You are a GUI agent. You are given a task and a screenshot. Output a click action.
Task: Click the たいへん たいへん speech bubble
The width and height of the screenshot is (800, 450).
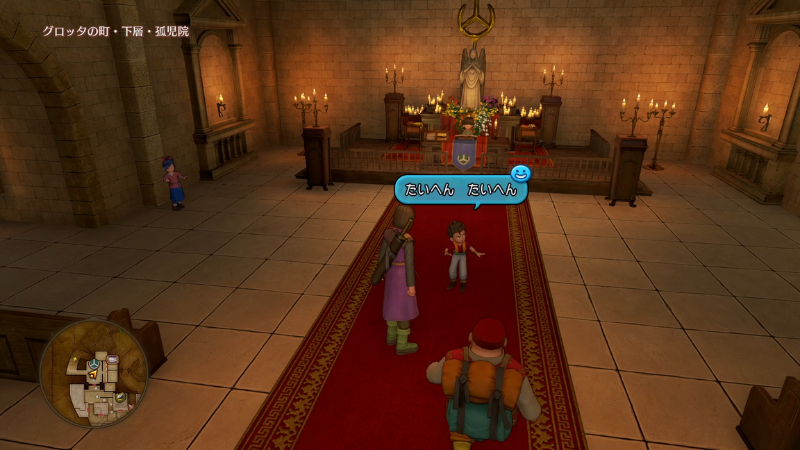click(x=461, y=189)
